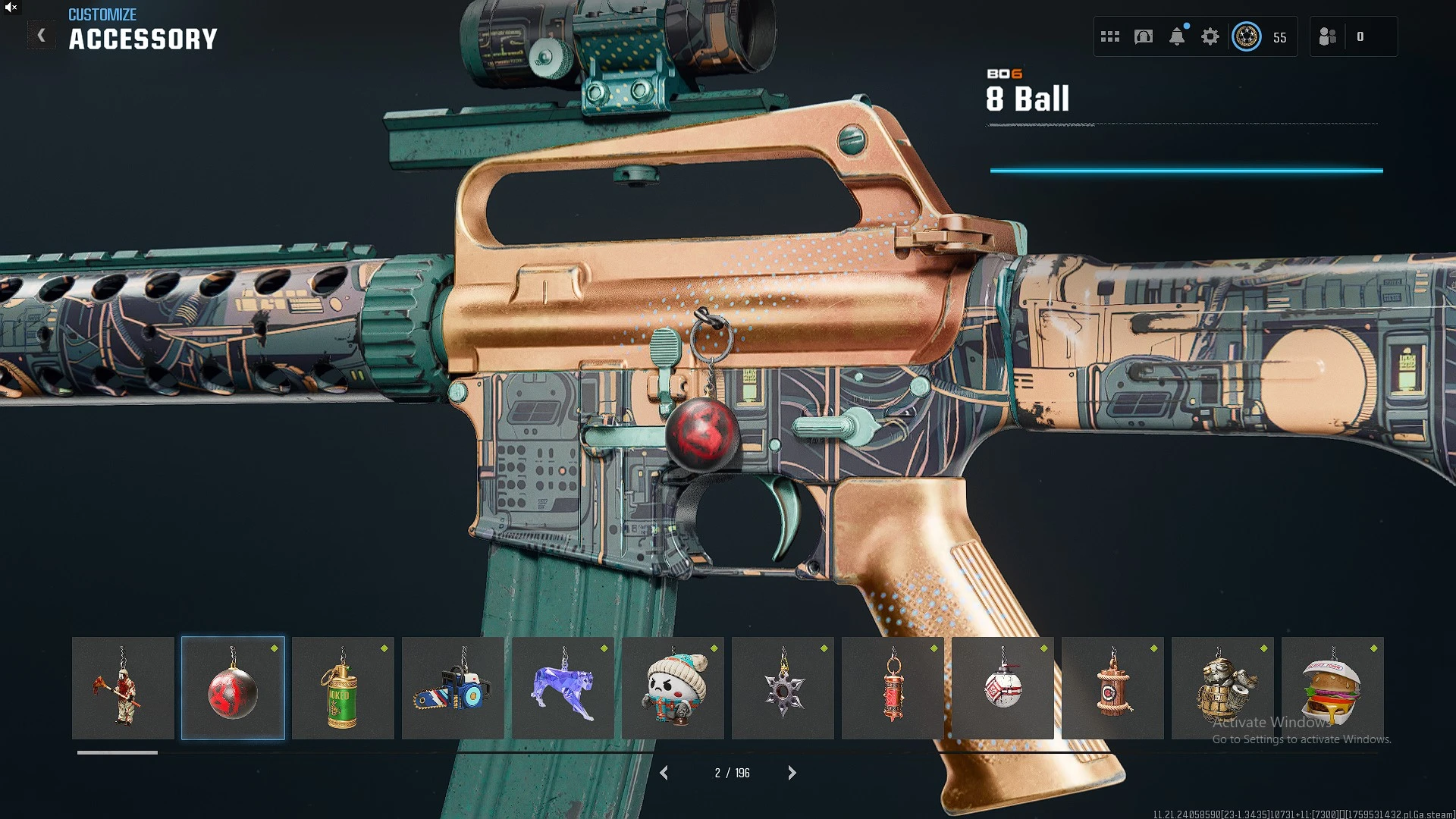Equip the red lantern cylinder charm
Viewport: 1456px width, 819px height.
click(x=893, y=689)
